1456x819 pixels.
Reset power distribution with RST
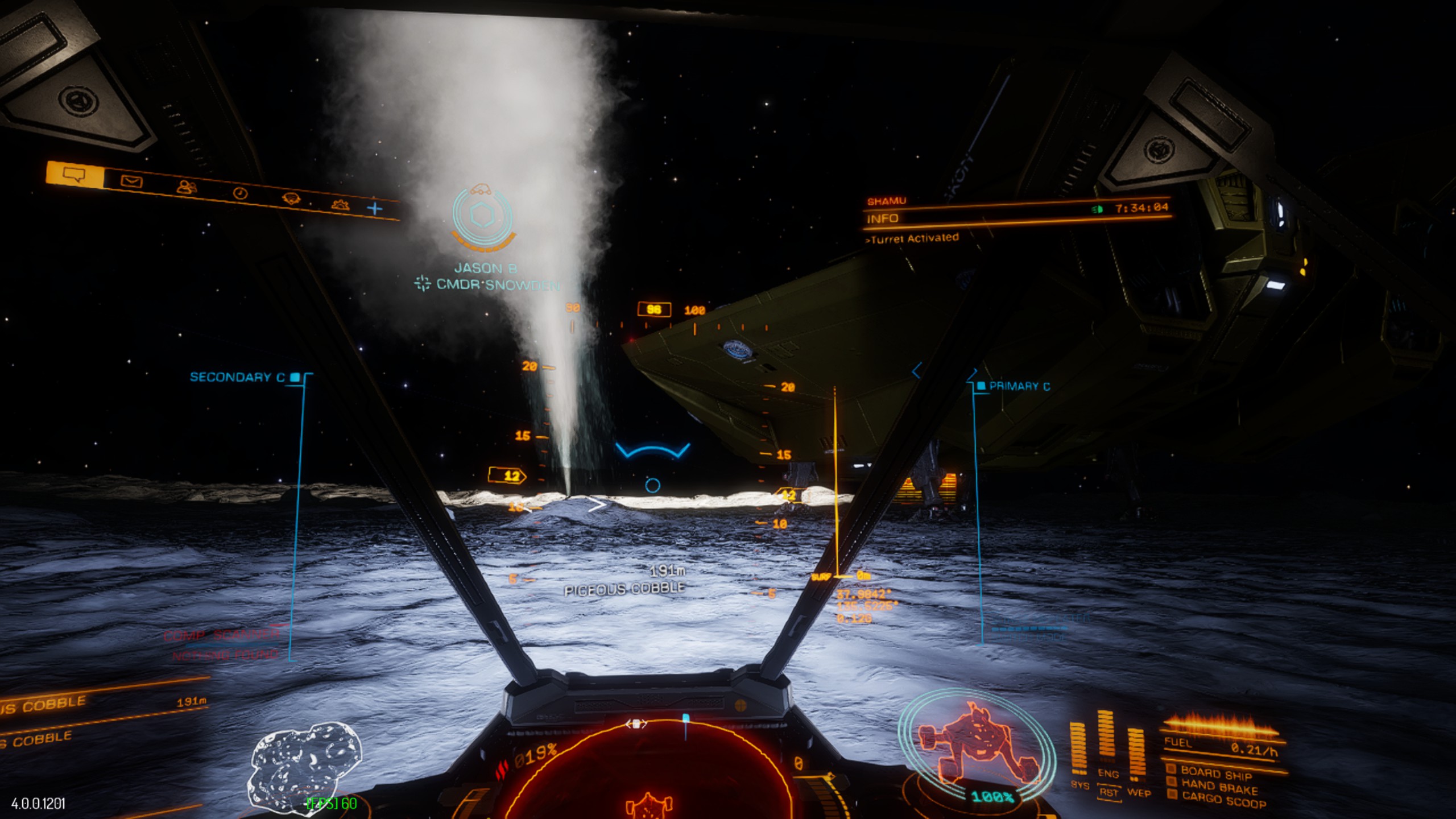1108,792
